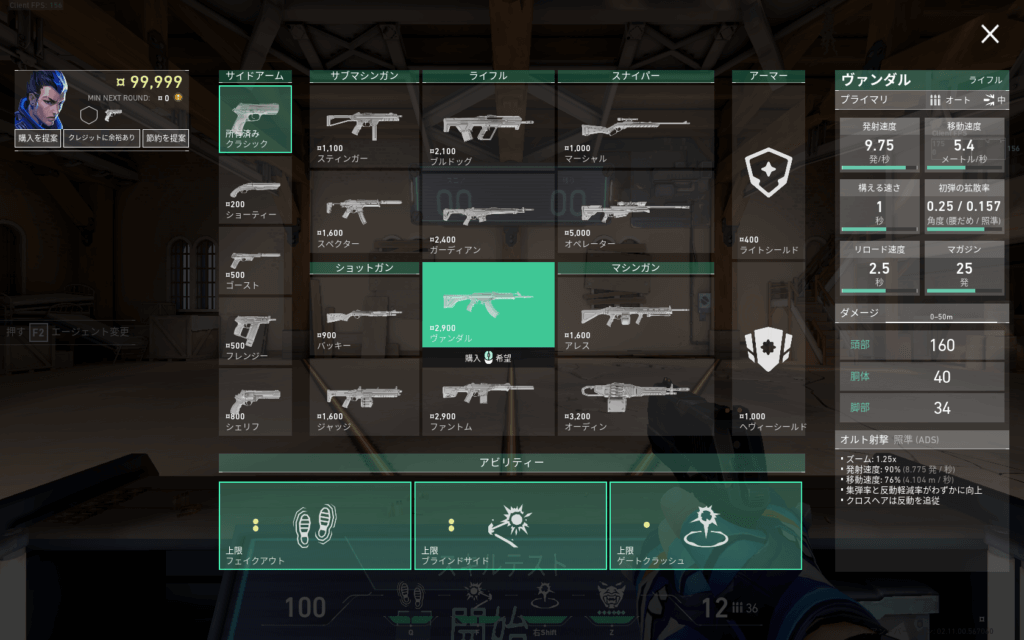The height and width of the screenshot is (640, 1024).
Task: Select the フェイクアウト ability
Action: [315, 525]
